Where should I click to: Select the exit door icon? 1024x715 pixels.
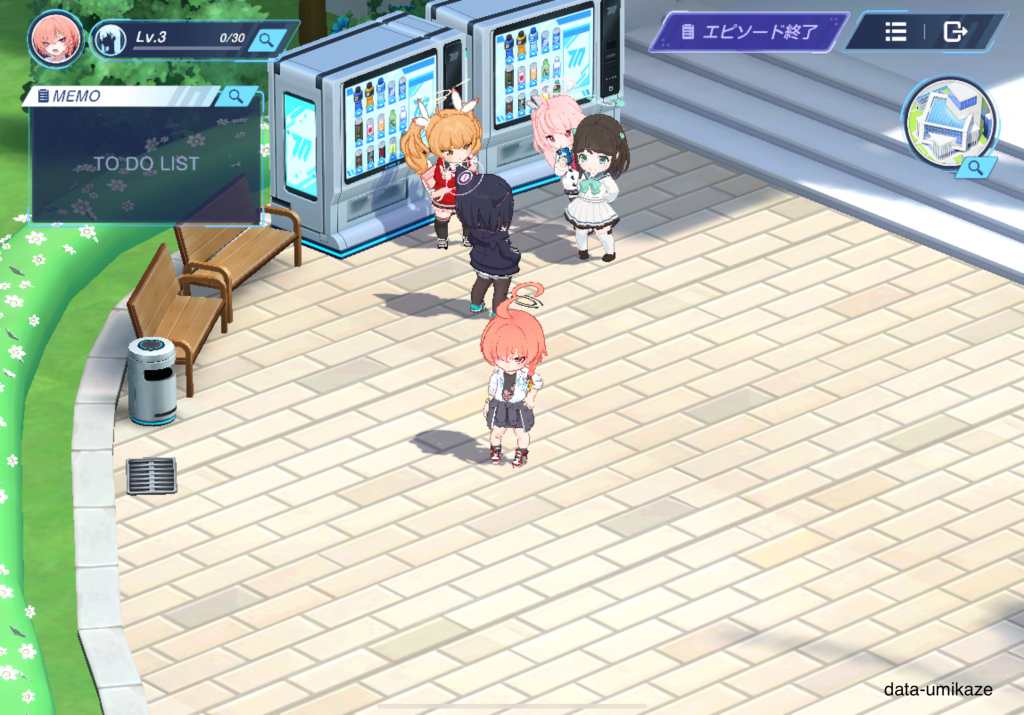[956, 32]
